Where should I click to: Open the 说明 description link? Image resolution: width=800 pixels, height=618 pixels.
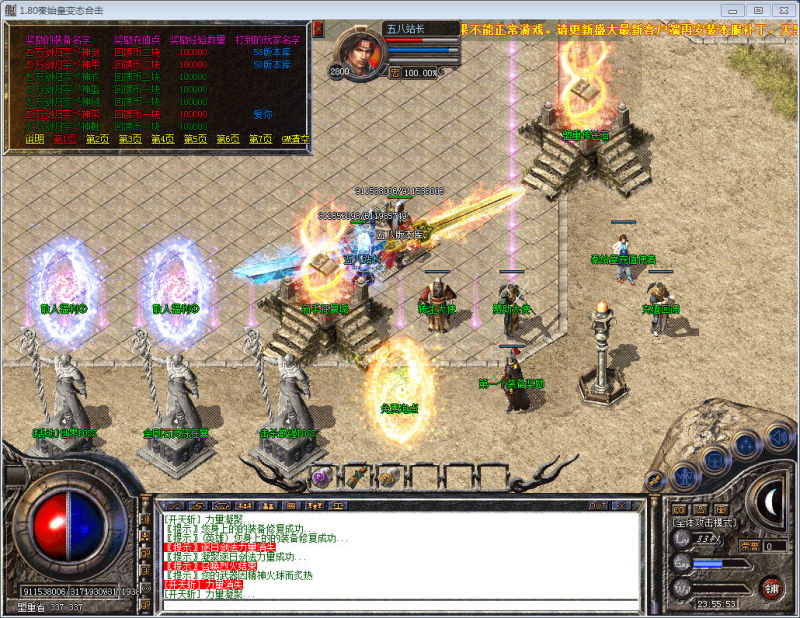point(35,139)
